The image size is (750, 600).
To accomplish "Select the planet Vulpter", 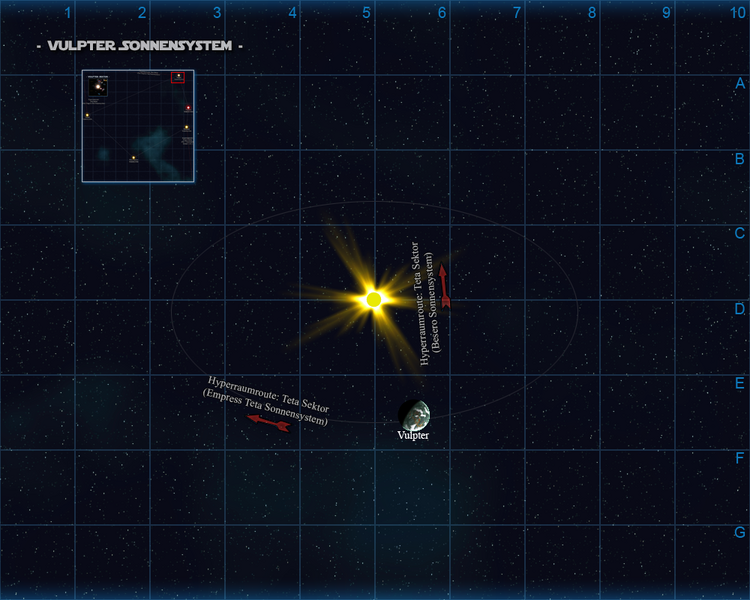I will coord(414,414).
